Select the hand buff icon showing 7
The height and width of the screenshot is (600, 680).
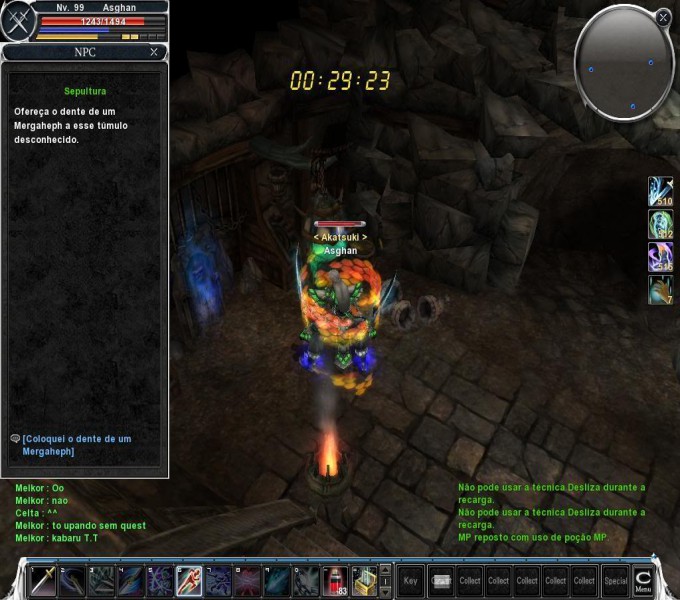(x=660, y=289)
